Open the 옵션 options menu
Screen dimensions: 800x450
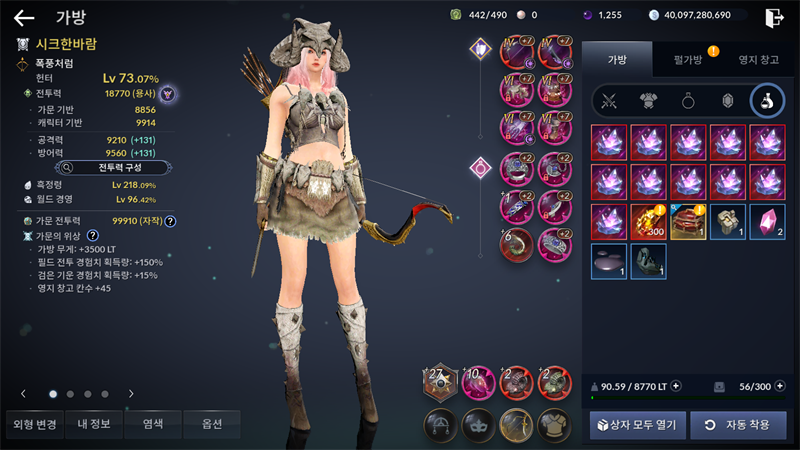tap(211, 424)
